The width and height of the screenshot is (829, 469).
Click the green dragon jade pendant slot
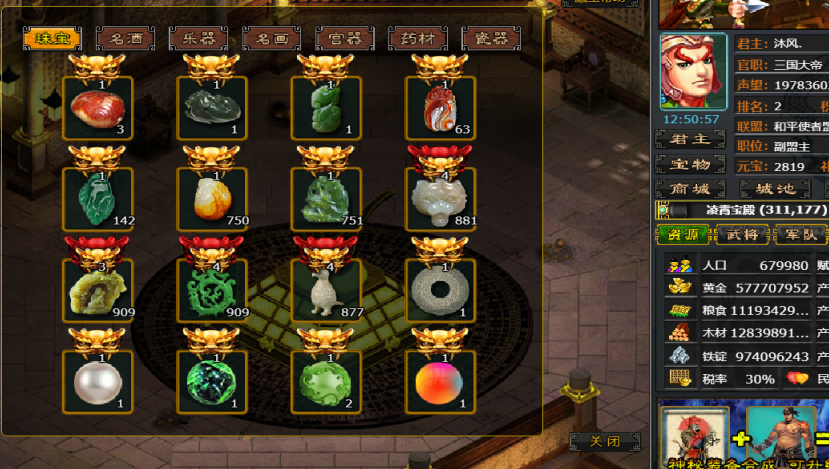point(211,290)
